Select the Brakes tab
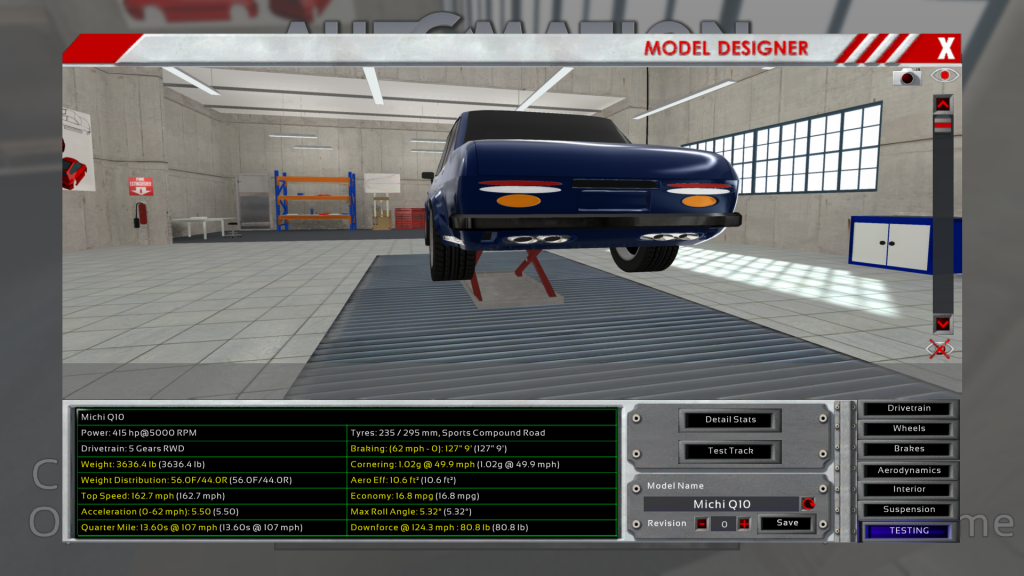Screen dimensions: 1024x576 (909, 449)
